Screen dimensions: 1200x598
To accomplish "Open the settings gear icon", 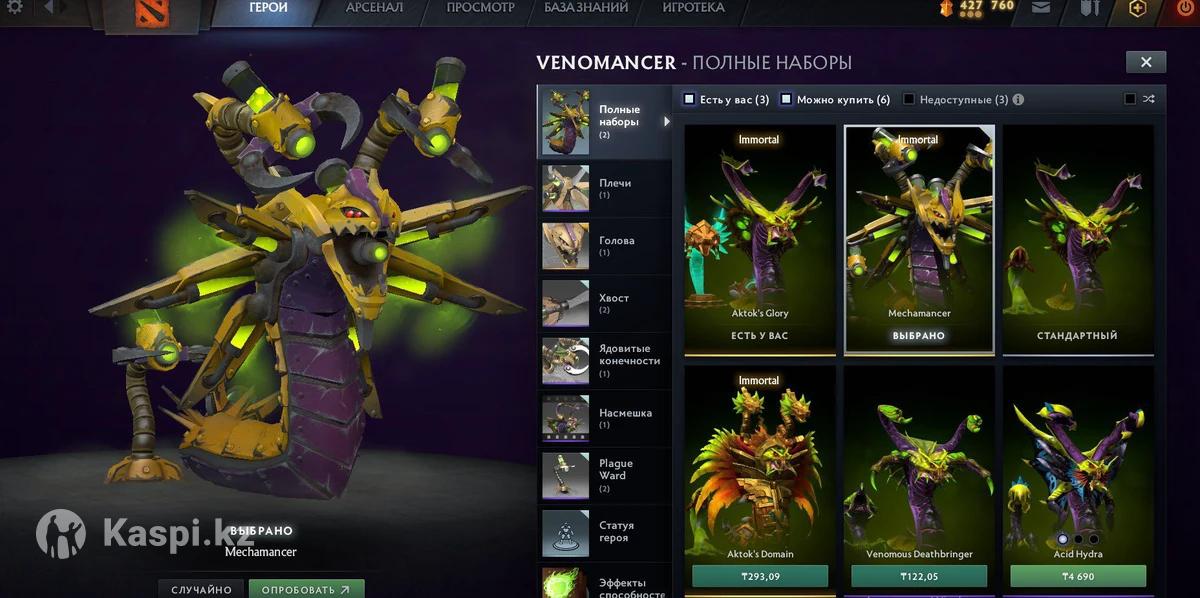I will click(x=14, y=8).
